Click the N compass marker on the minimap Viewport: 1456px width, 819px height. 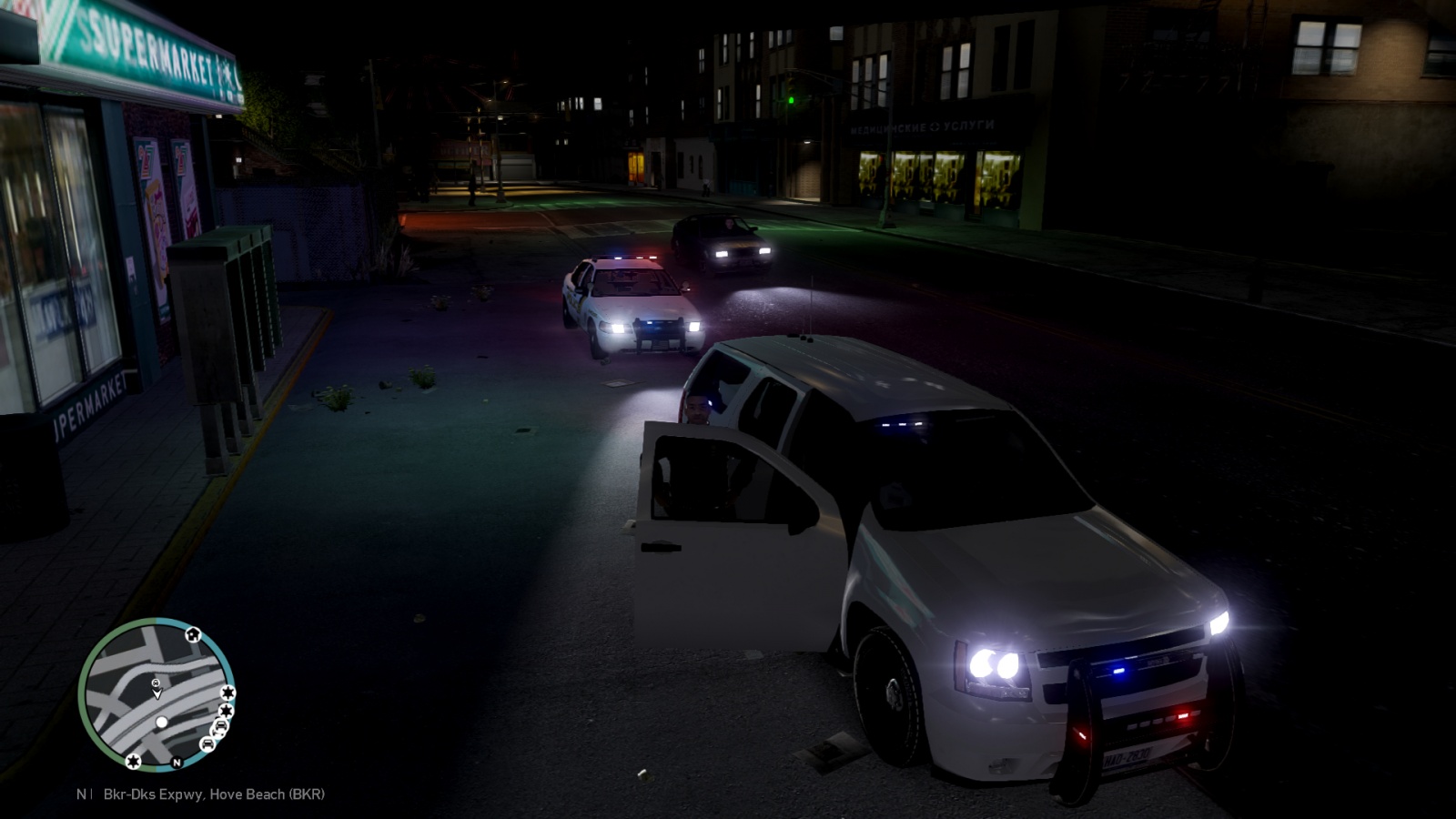tap(177, 763)
